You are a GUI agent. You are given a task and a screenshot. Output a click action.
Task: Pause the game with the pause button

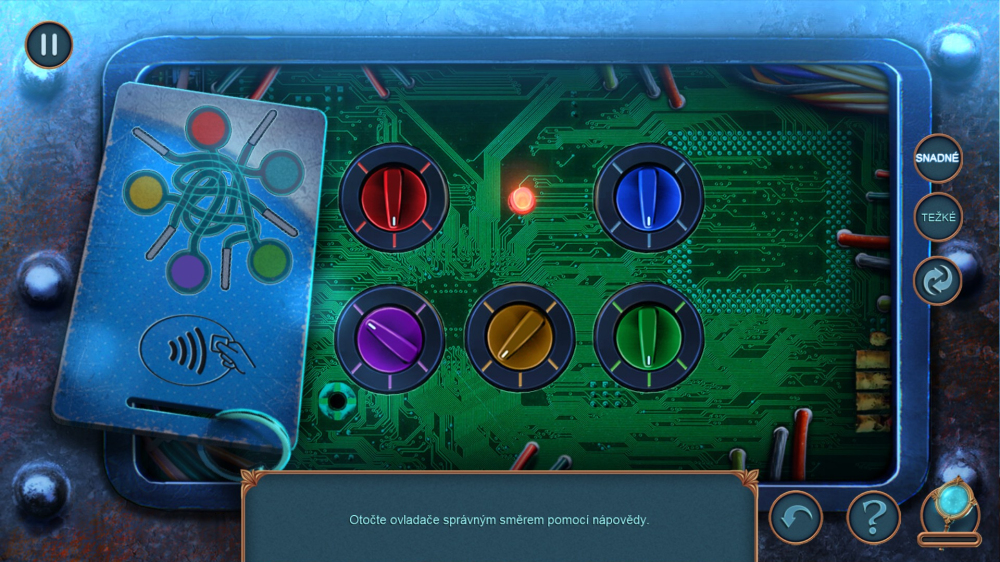49,45
